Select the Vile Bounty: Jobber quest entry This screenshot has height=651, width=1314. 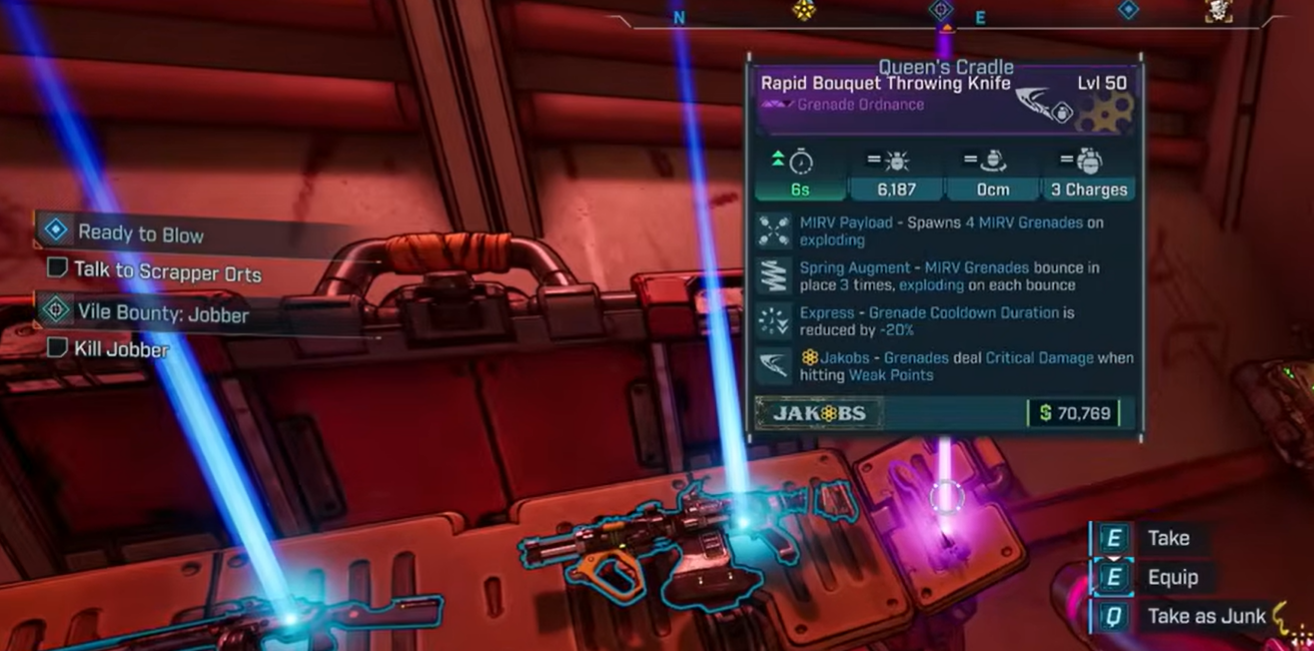[163, 313]
